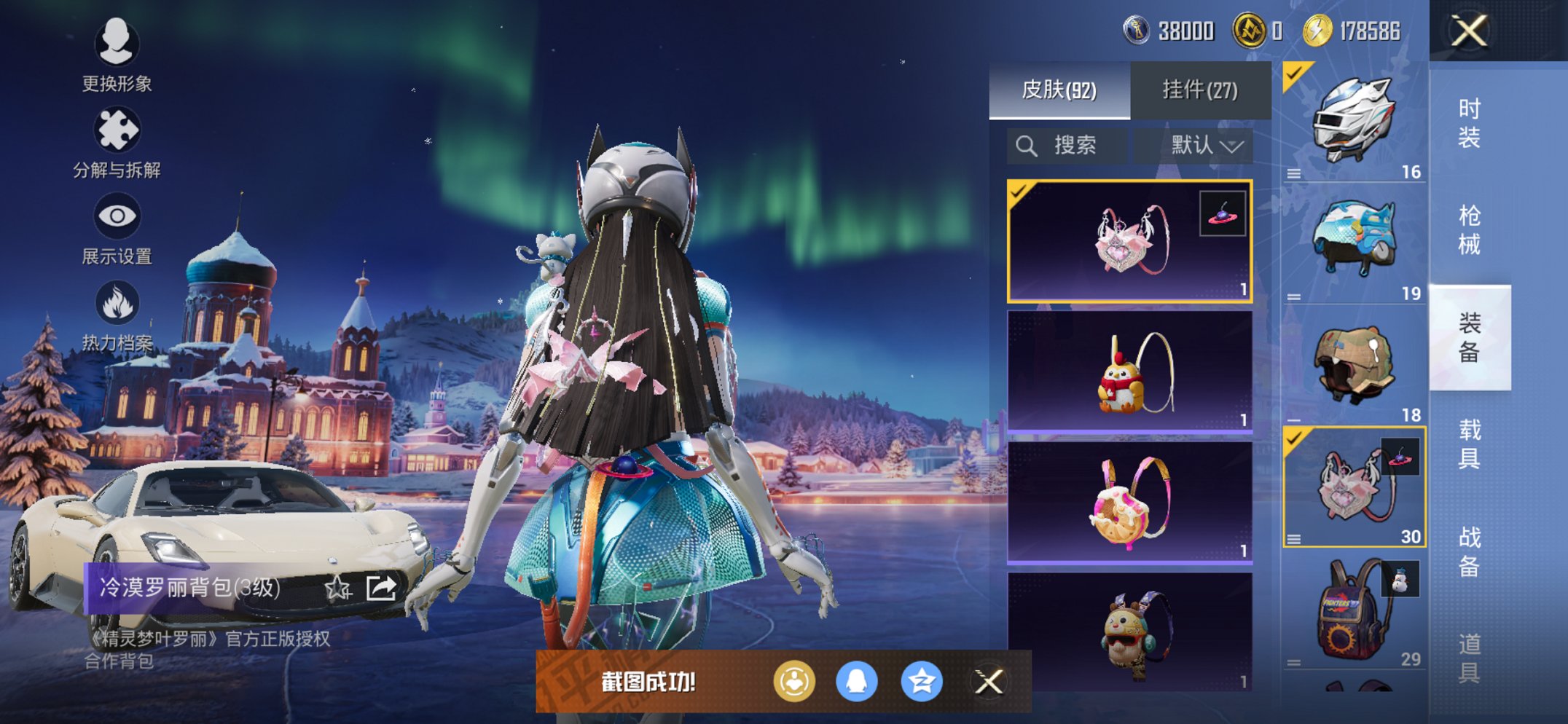The width and height of the screenshot is (1568, 724).
Task: Favorite the backpack with the star icon
Action: 337,587
